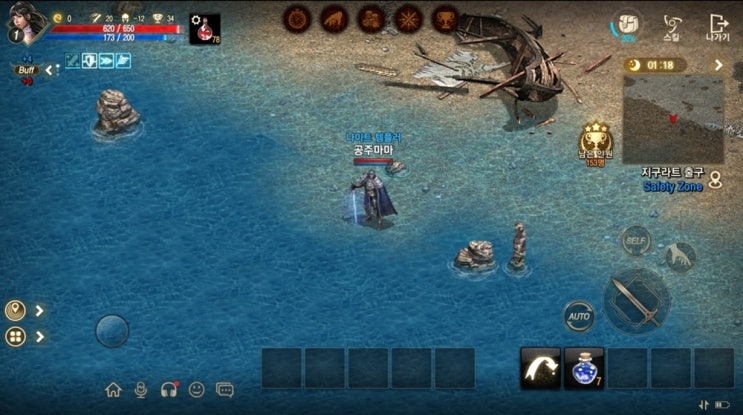Open the chat speech bubble
743x415 pixels.
225,389
